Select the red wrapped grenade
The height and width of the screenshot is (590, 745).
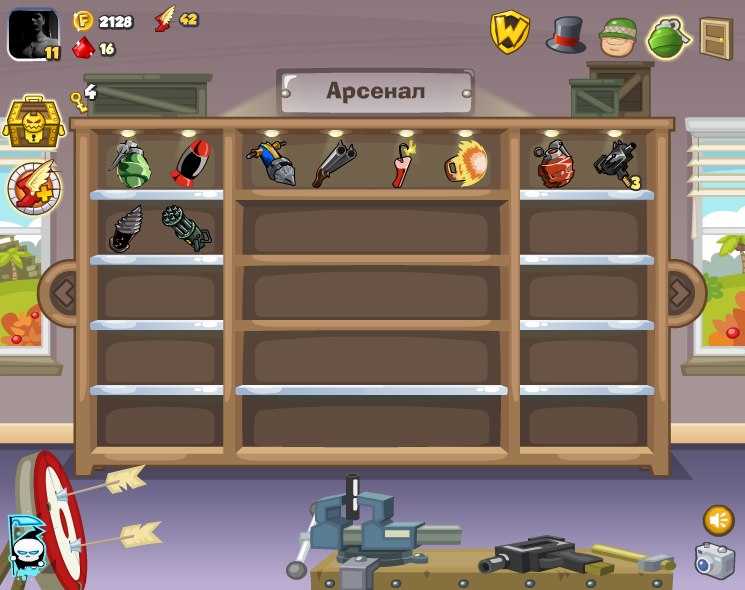(x=554, y=164)
